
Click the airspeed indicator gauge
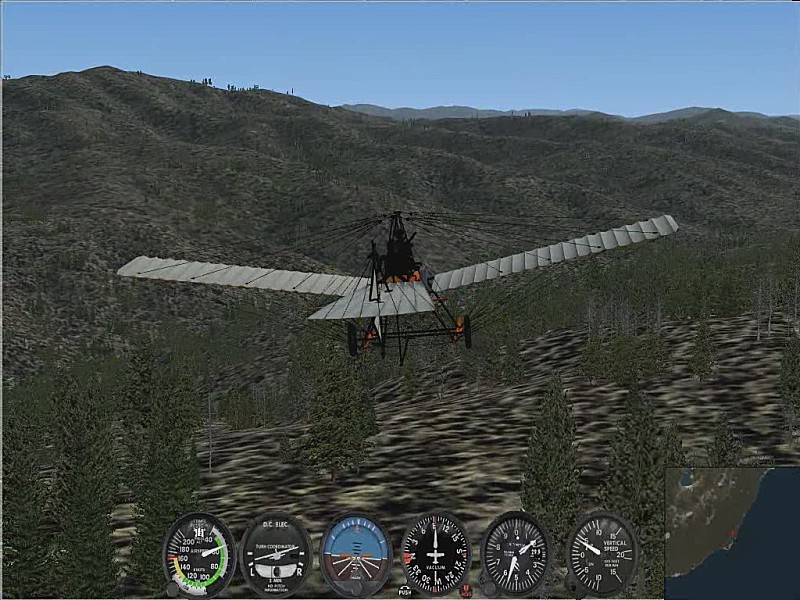tap(199, 554)
